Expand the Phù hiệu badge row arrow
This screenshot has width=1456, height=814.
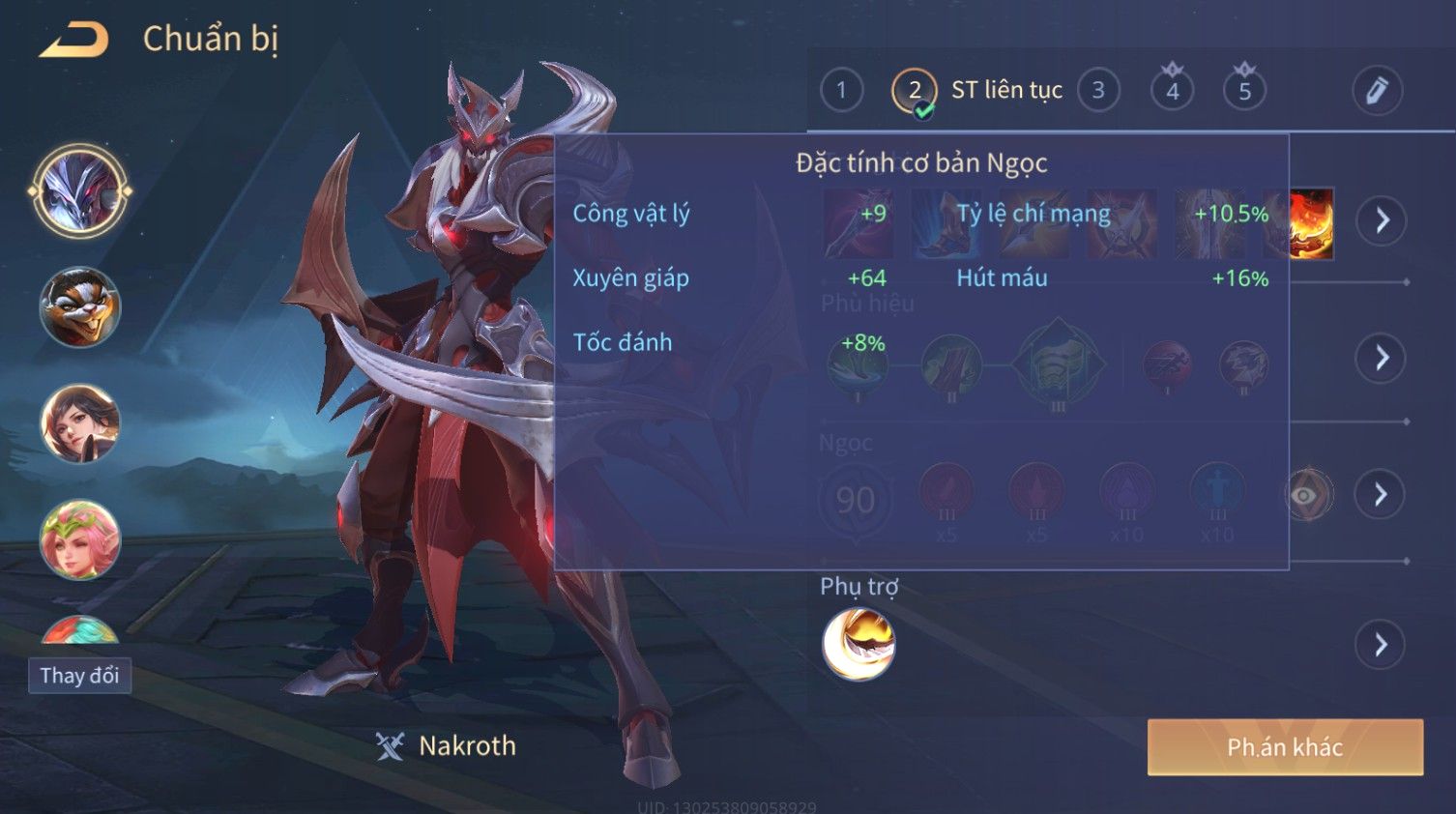tap(1382, 358)
